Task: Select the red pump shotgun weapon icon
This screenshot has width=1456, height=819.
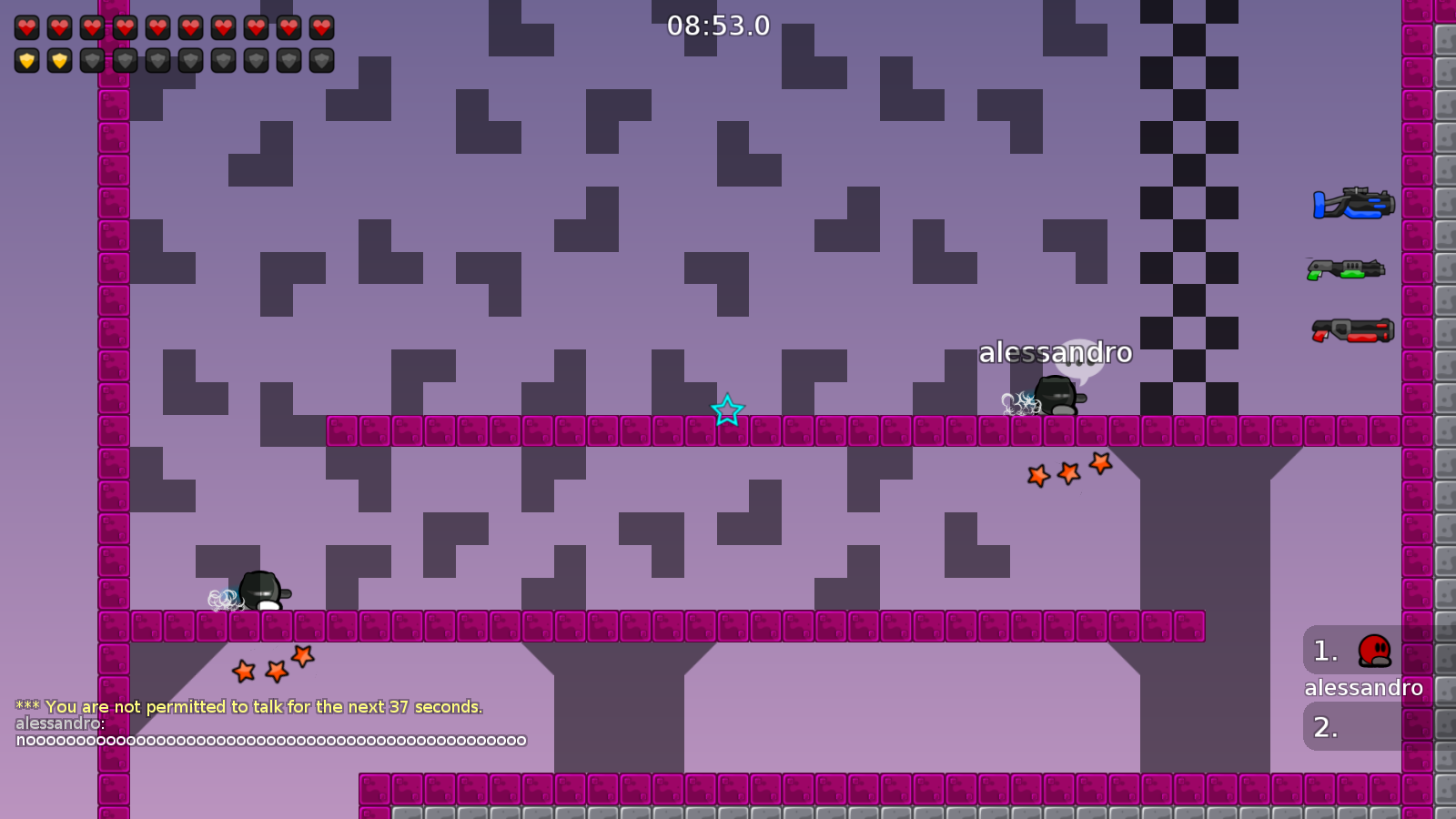Action: (1353, 329)
